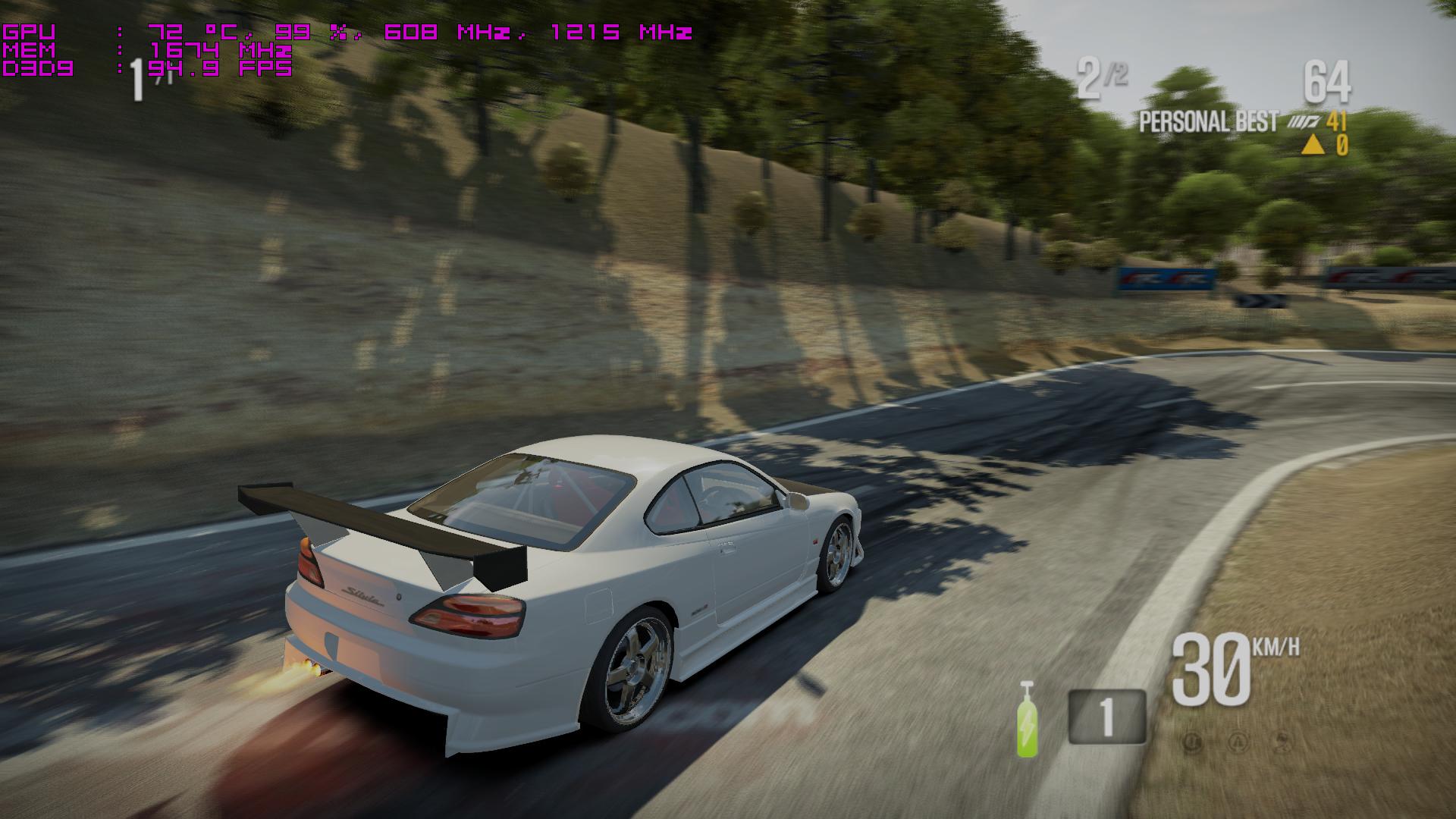Image resolution: width=1456 pixels, height=819 pixels.
Task: Click the ABS brake assist indicator icon
Action: click(x=1193, y=740)
